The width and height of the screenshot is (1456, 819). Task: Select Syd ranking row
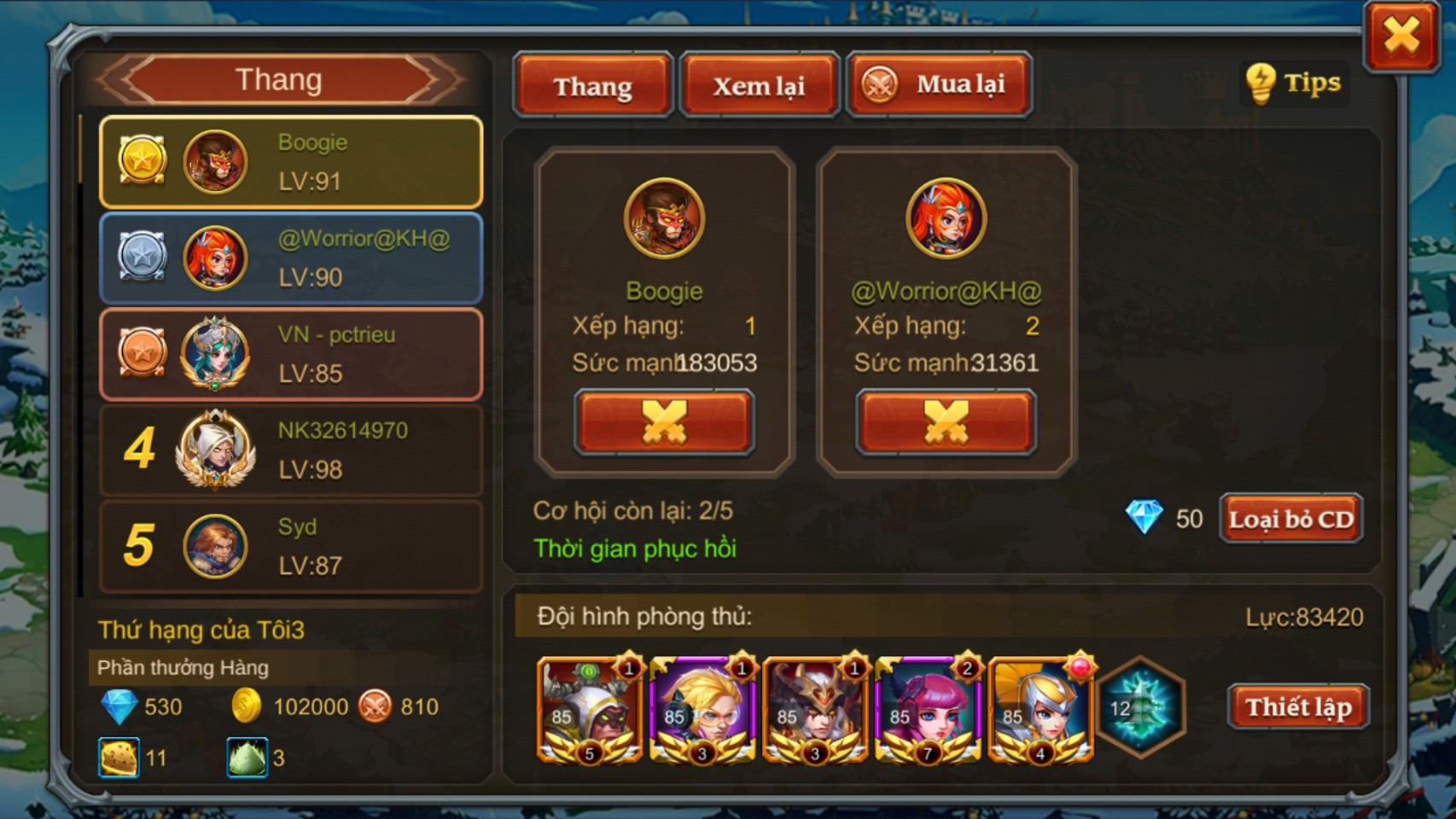tap(291, 546)
